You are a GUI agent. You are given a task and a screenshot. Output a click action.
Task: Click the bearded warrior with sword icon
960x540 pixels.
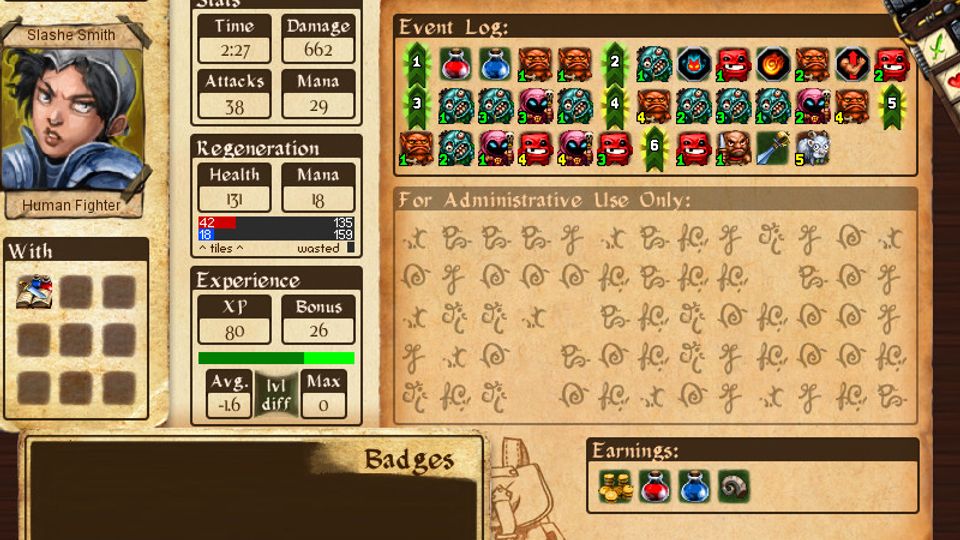click(x=733, y=148)
